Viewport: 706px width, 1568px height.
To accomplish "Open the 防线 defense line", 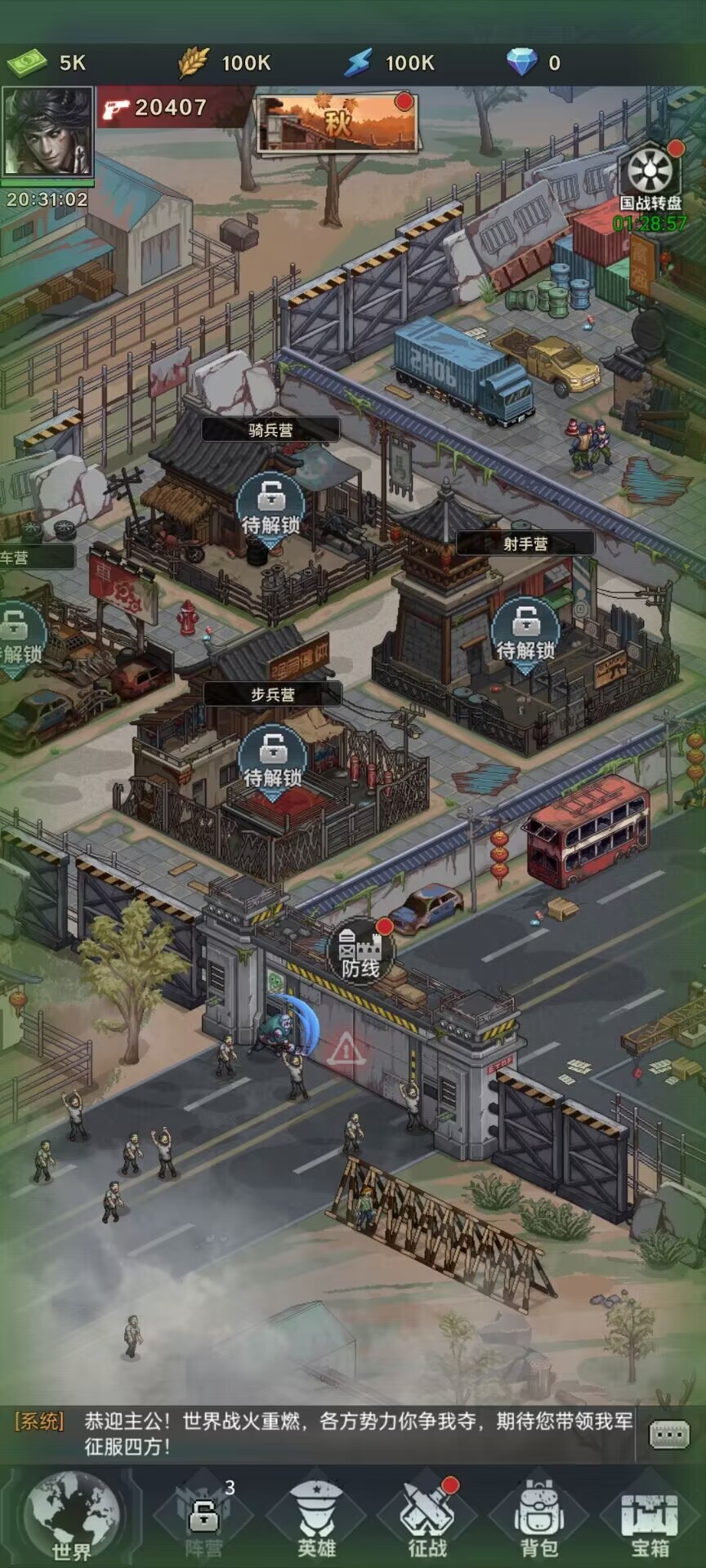I will click(x=360, y=954).
